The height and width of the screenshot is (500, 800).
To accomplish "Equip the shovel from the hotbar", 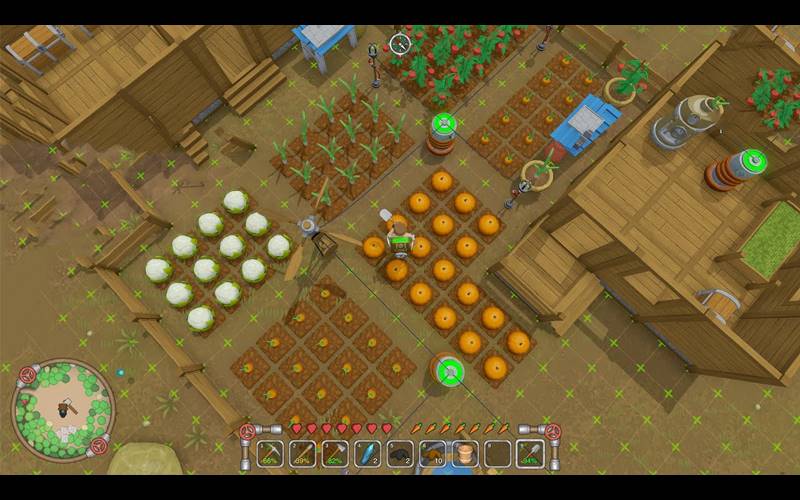I will point(530,454).
